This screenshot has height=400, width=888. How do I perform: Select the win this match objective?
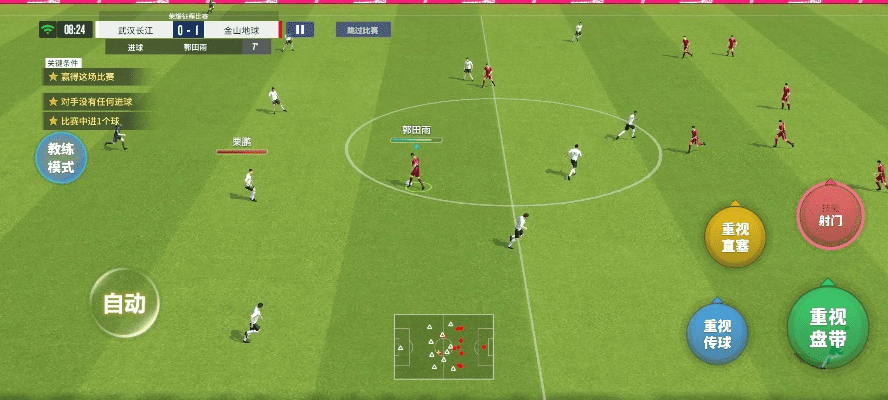[97, 77]
